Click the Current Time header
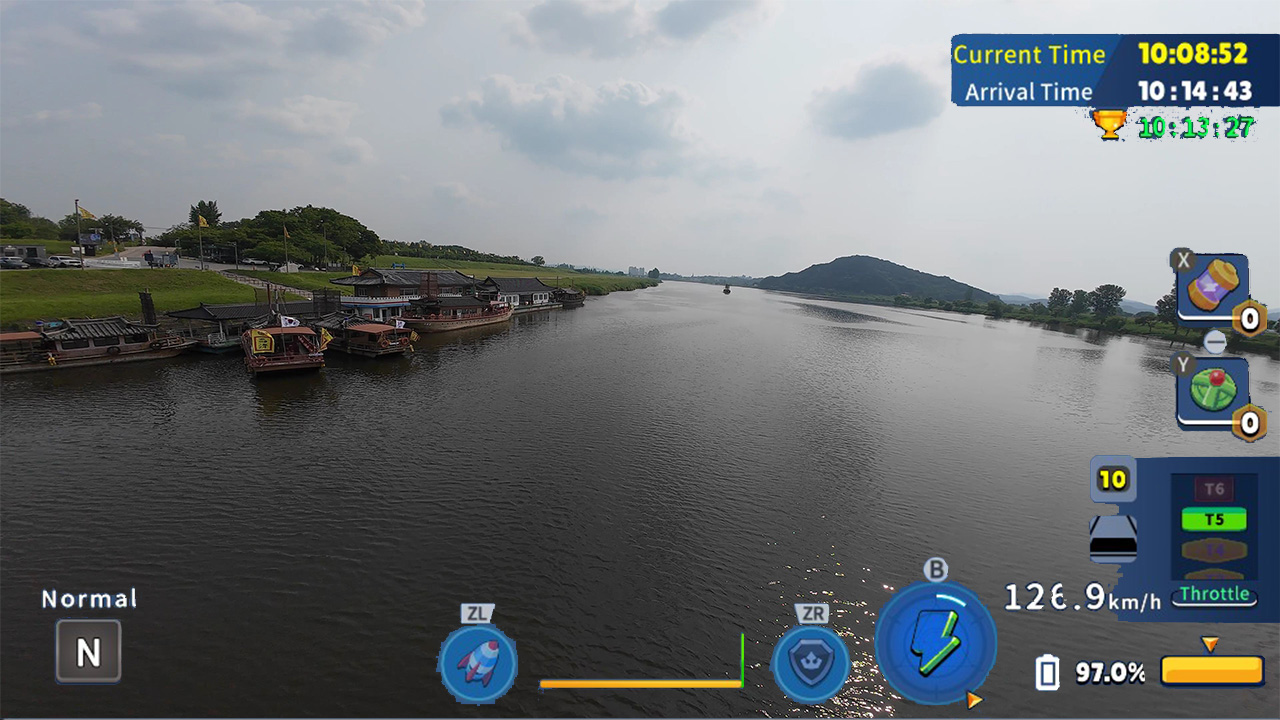The height and width of the screenshot is (720, 1280). [1030, 55]
